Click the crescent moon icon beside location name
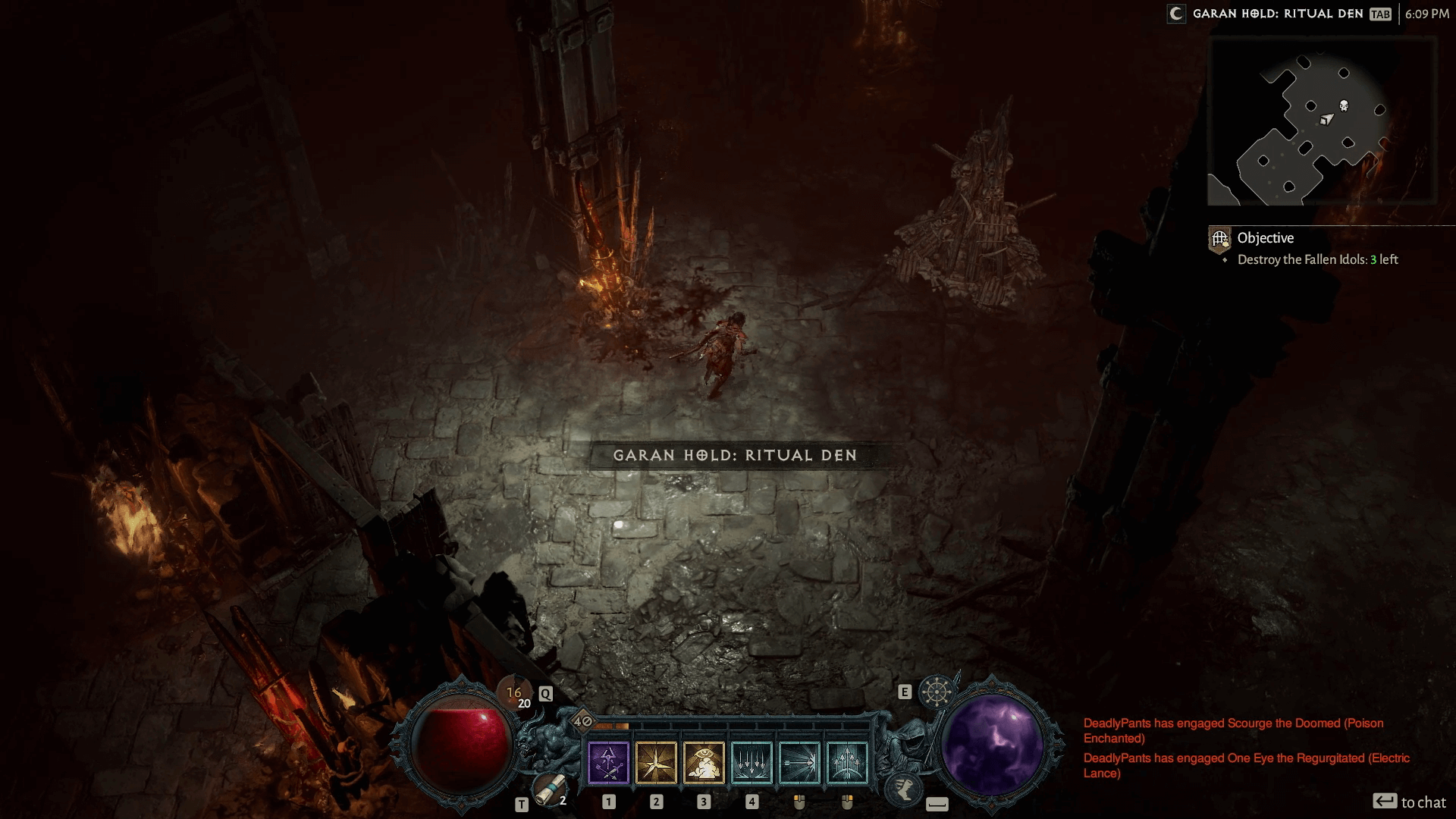The image size is (1456, 819). coord(1176,14)
